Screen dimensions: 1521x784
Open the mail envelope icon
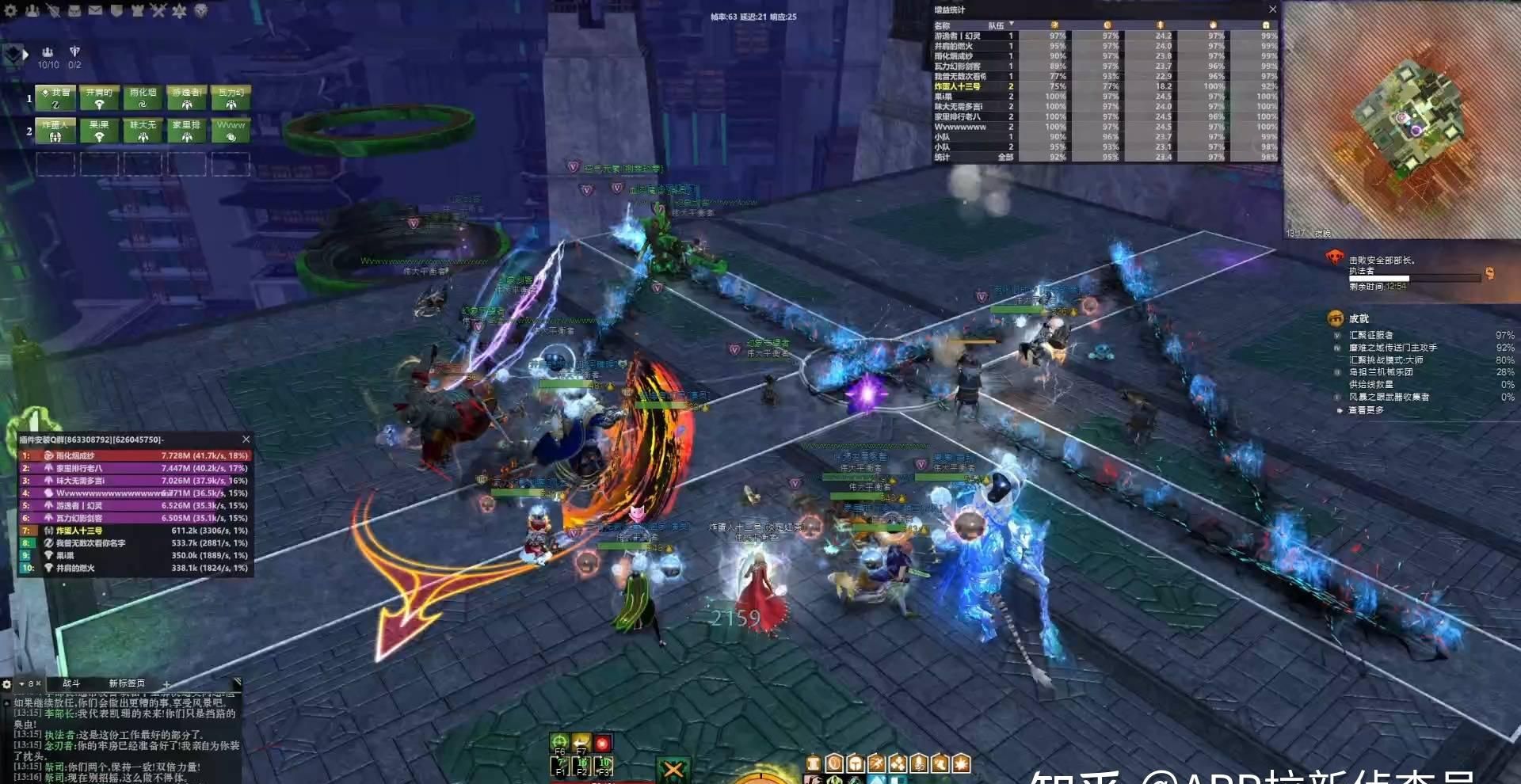pos(94,11)
